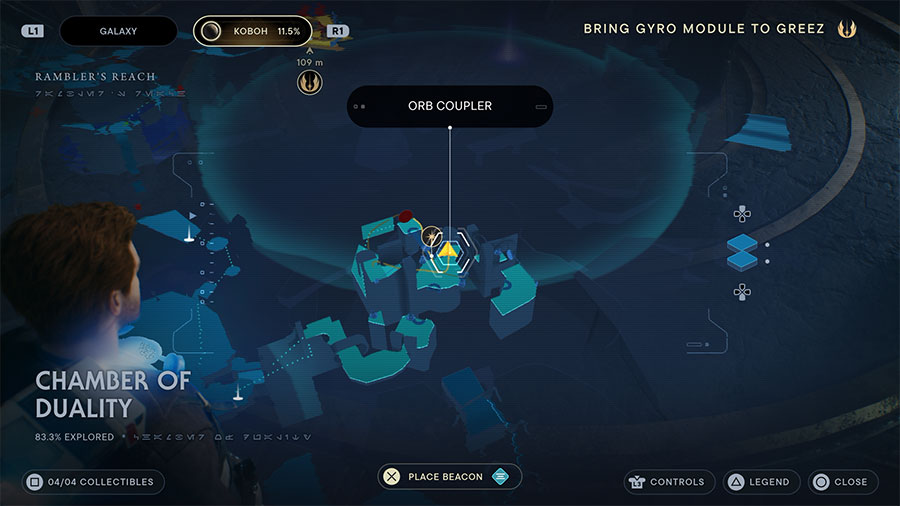
Task: Click the Orb Coupler tooltip label
Action: coord(450,106)
